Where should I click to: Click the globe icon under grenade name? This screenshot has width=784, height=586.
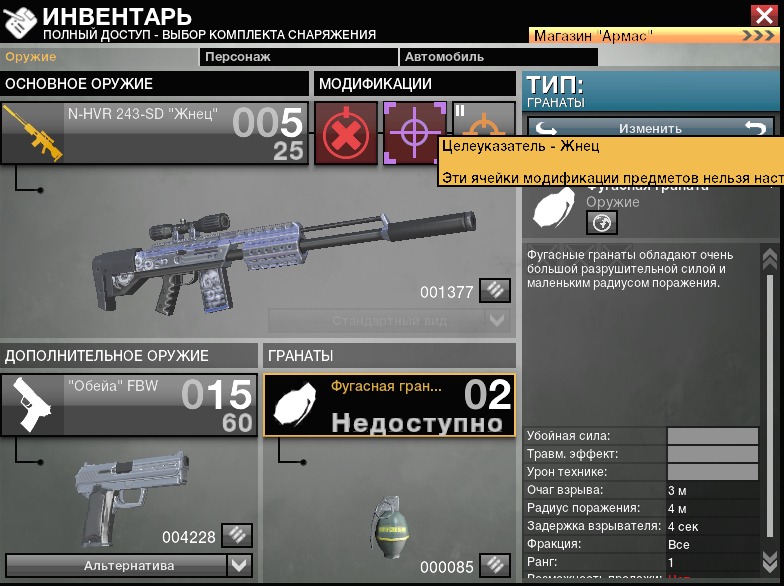click(602, 222)
